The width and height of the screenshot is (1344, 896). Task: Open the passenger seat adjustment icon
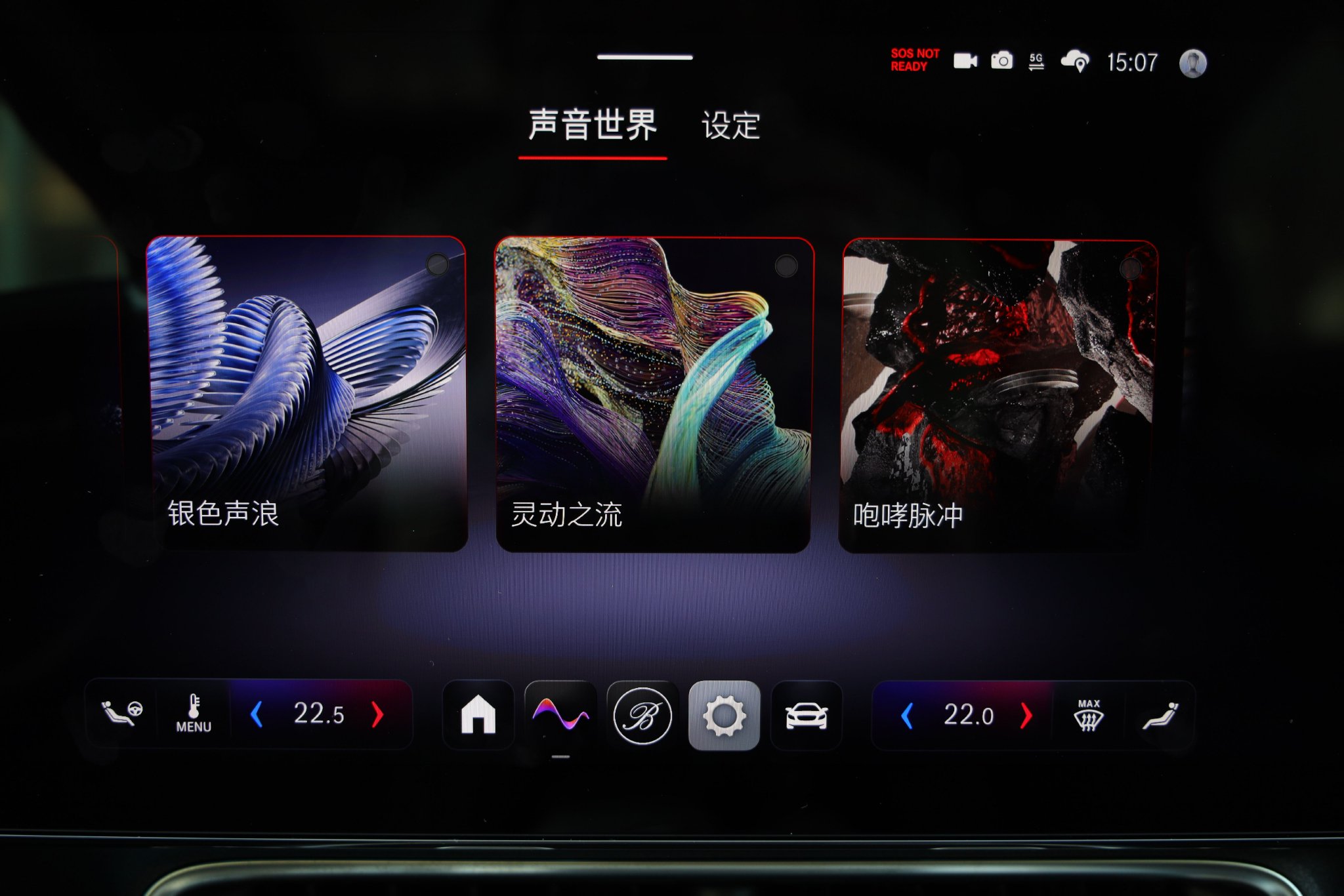pyautogui.click(x=1160, y=716)
